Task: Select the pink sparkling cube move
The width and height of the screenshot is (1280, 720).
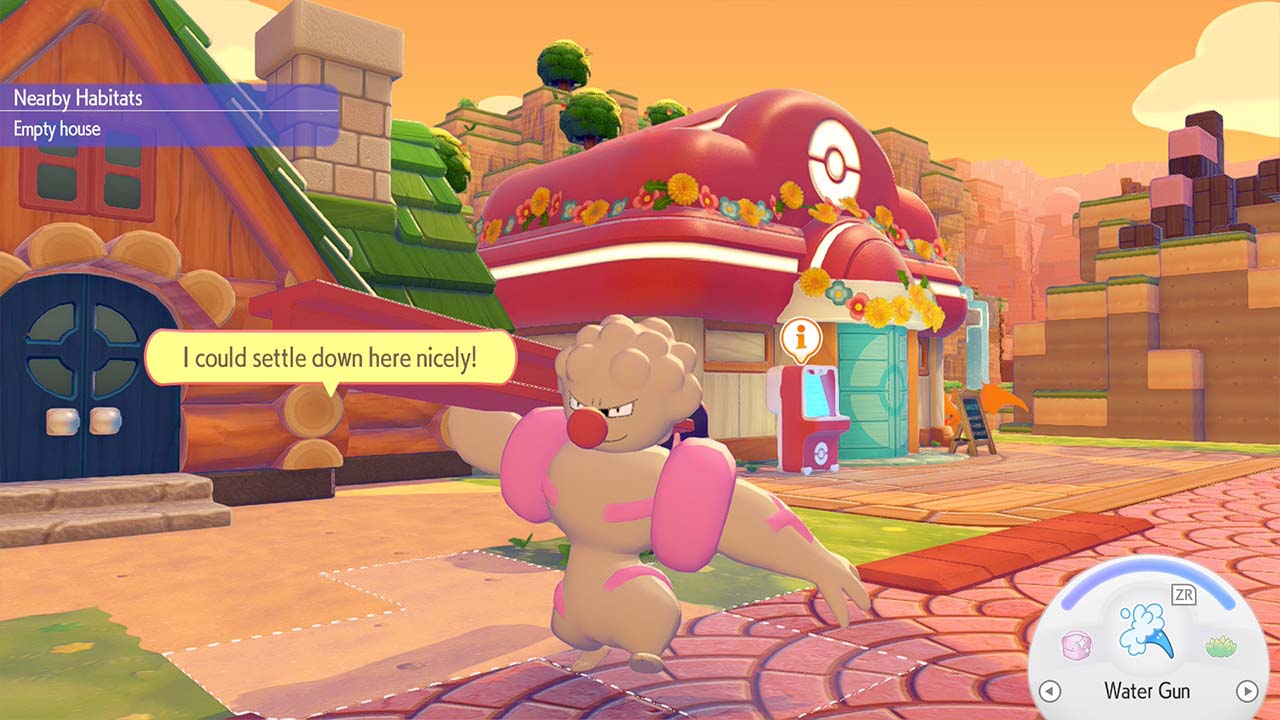Action: point(1076,645)
